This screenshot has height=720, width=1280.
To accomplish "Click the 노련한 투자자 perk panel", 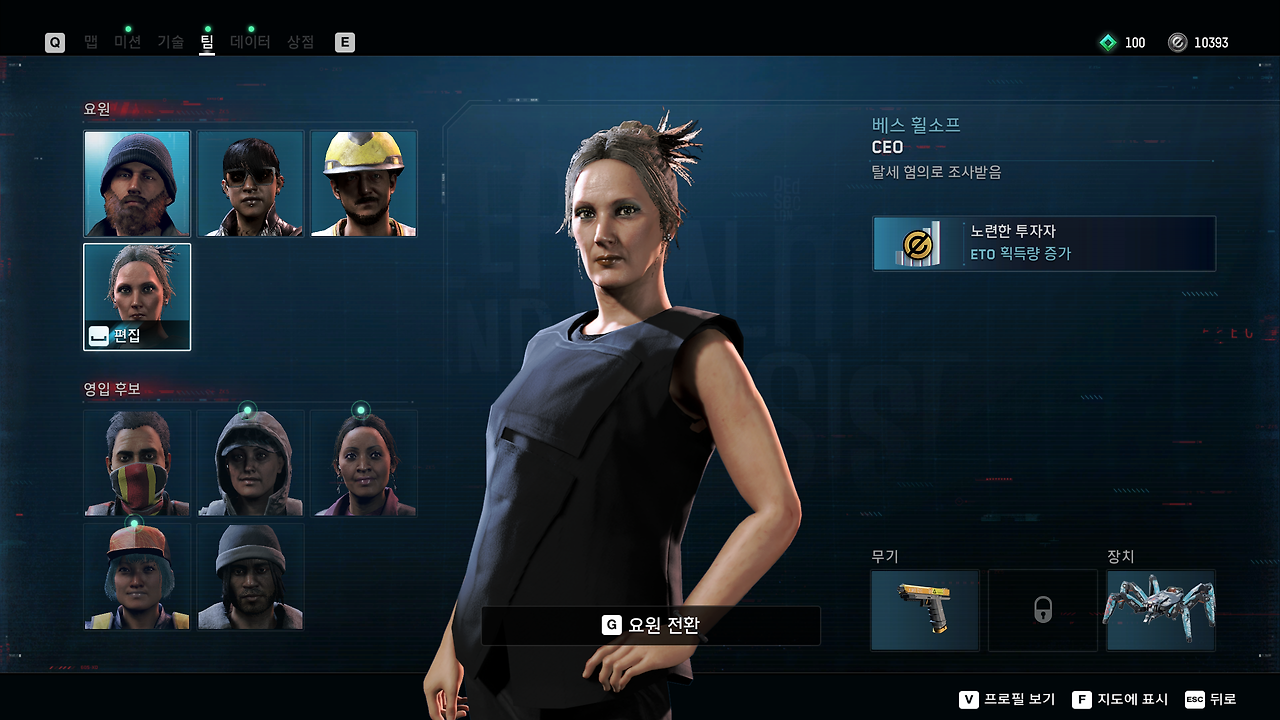I will 1043,243.
